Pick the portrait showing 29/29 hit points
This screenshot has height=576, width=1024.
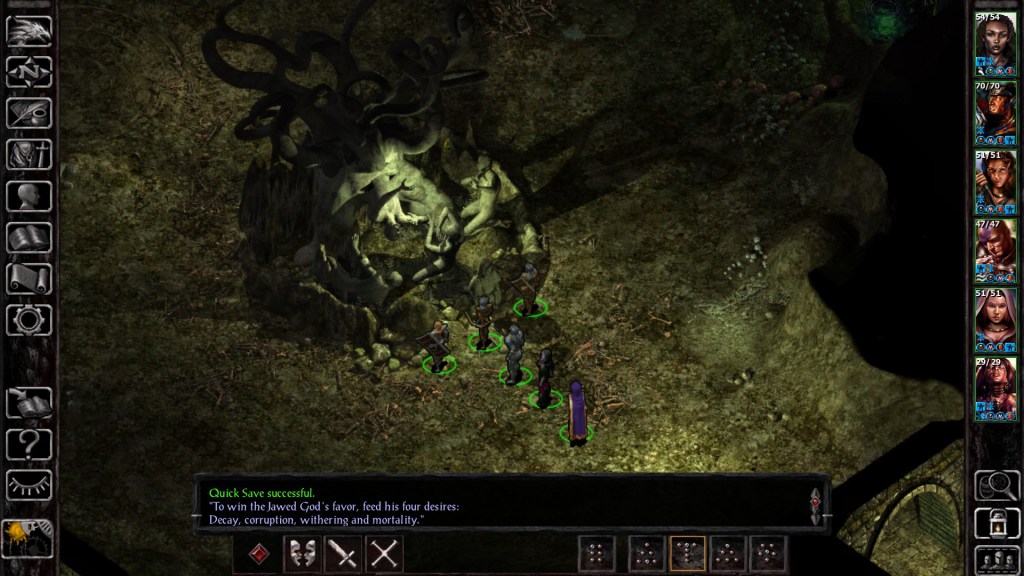click(995, 389)
